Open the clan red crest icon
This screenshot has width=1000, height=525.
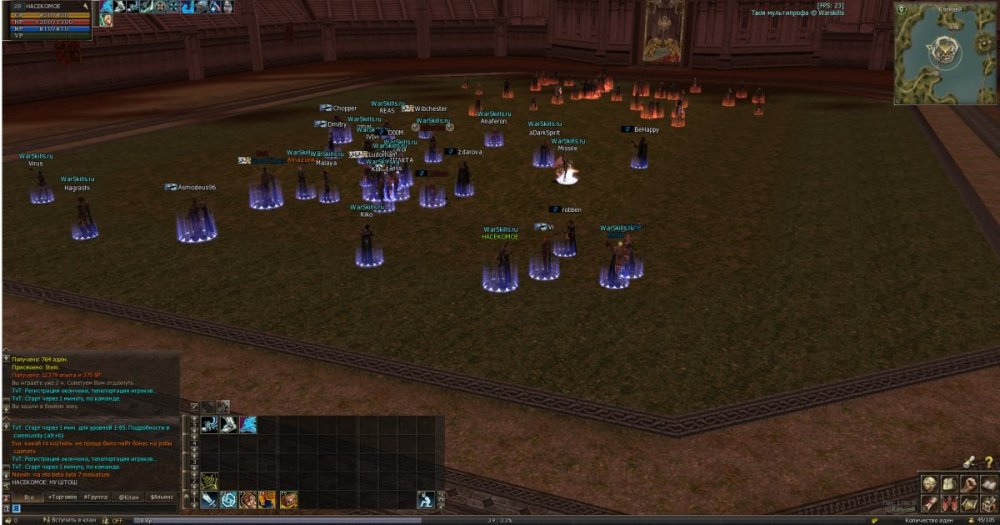coord(948,503)
